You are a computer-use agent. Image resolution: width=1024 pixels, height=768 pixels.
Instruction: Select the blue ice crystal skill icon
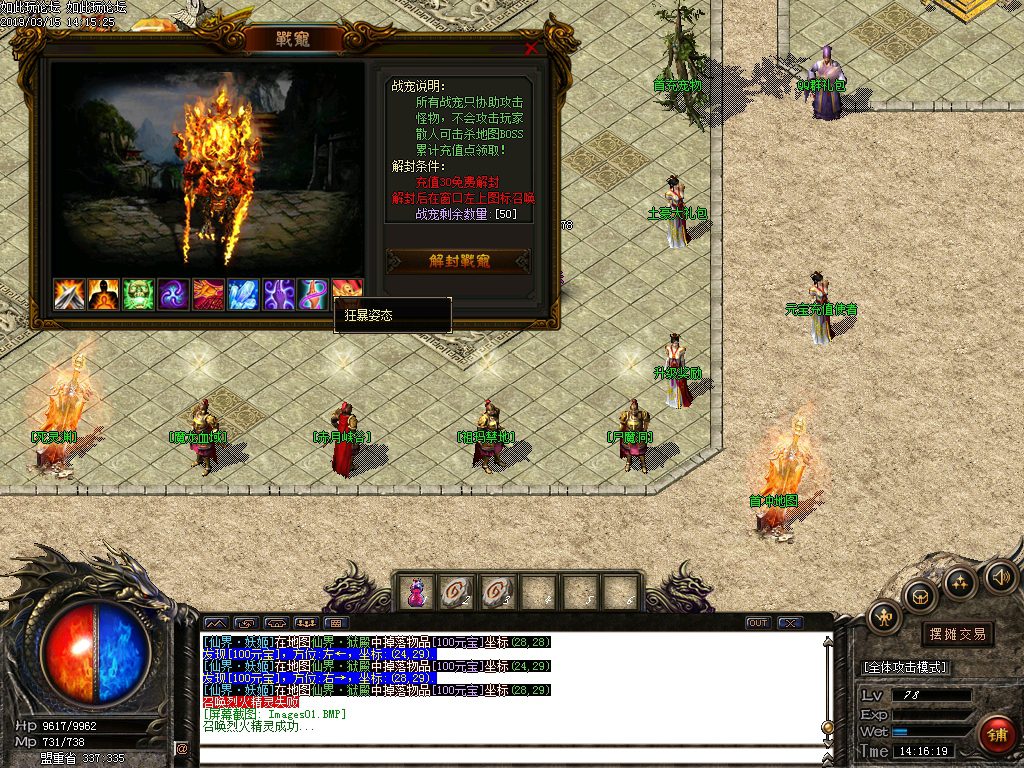[x=243, y=294]
